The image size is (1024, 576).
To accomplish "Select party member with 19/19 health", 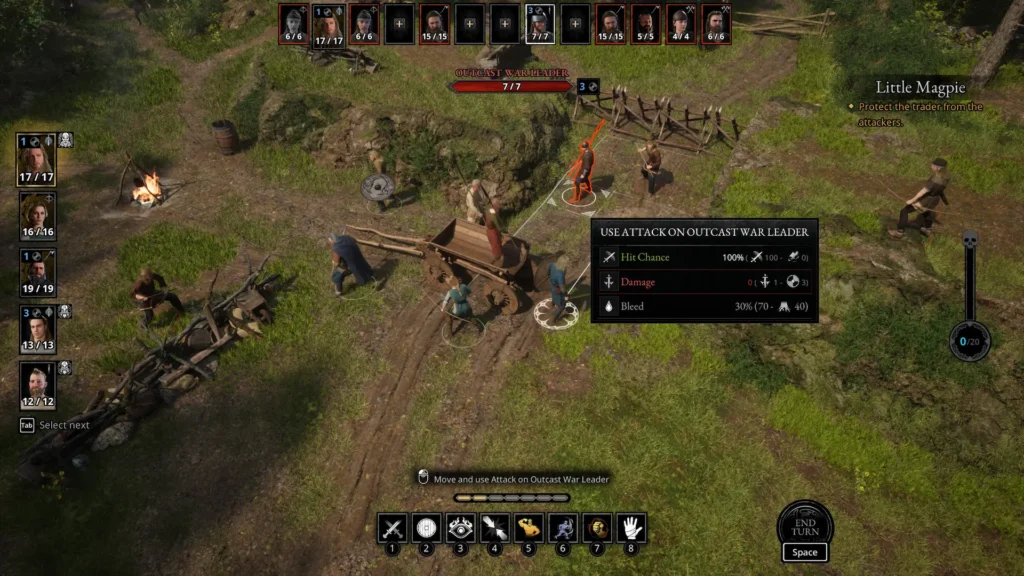I will pos(37,274).
